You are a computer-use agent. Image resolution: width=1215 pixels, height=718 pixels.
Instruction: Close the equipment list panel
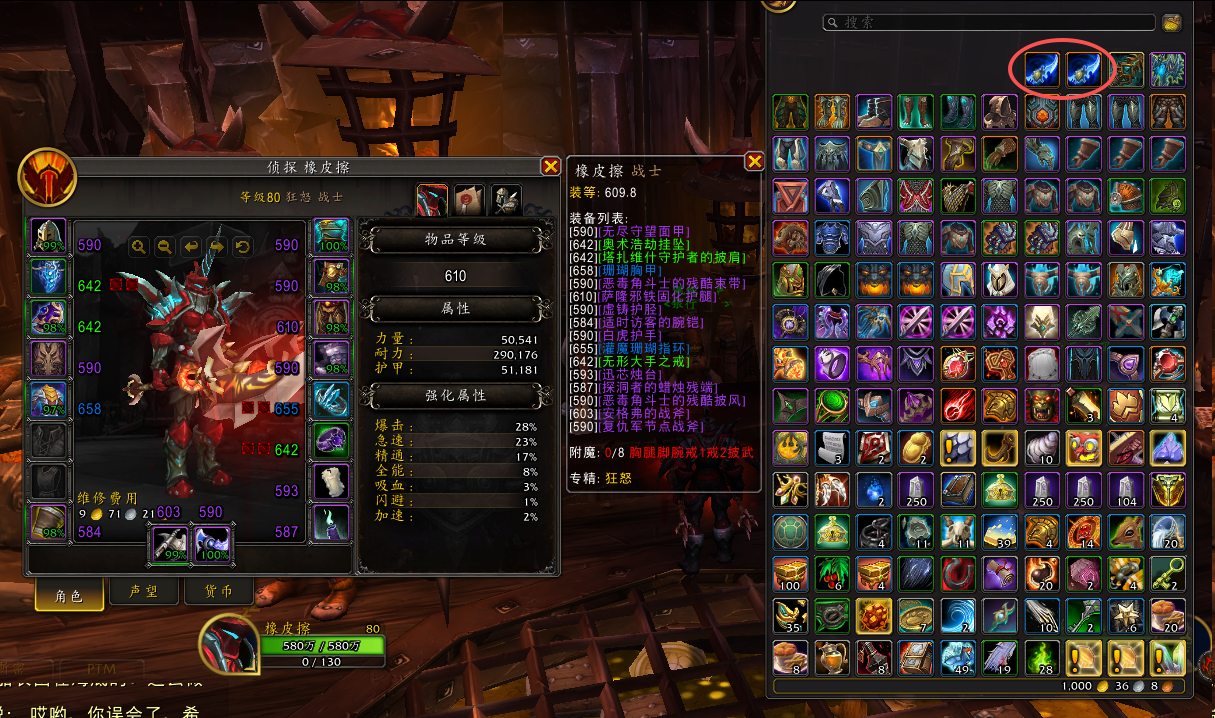click(754, 161)
